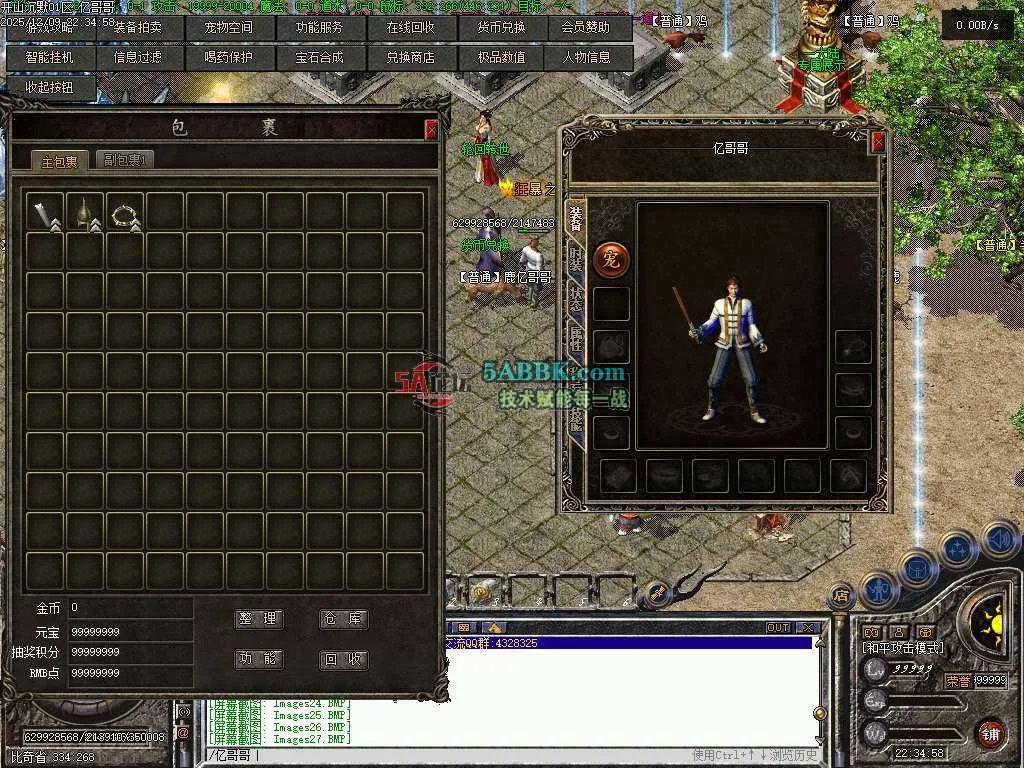This screenshot has height=768, width=1024.
Task: Click the round red 宠 pet button
Action: click(x=611, y=259)
